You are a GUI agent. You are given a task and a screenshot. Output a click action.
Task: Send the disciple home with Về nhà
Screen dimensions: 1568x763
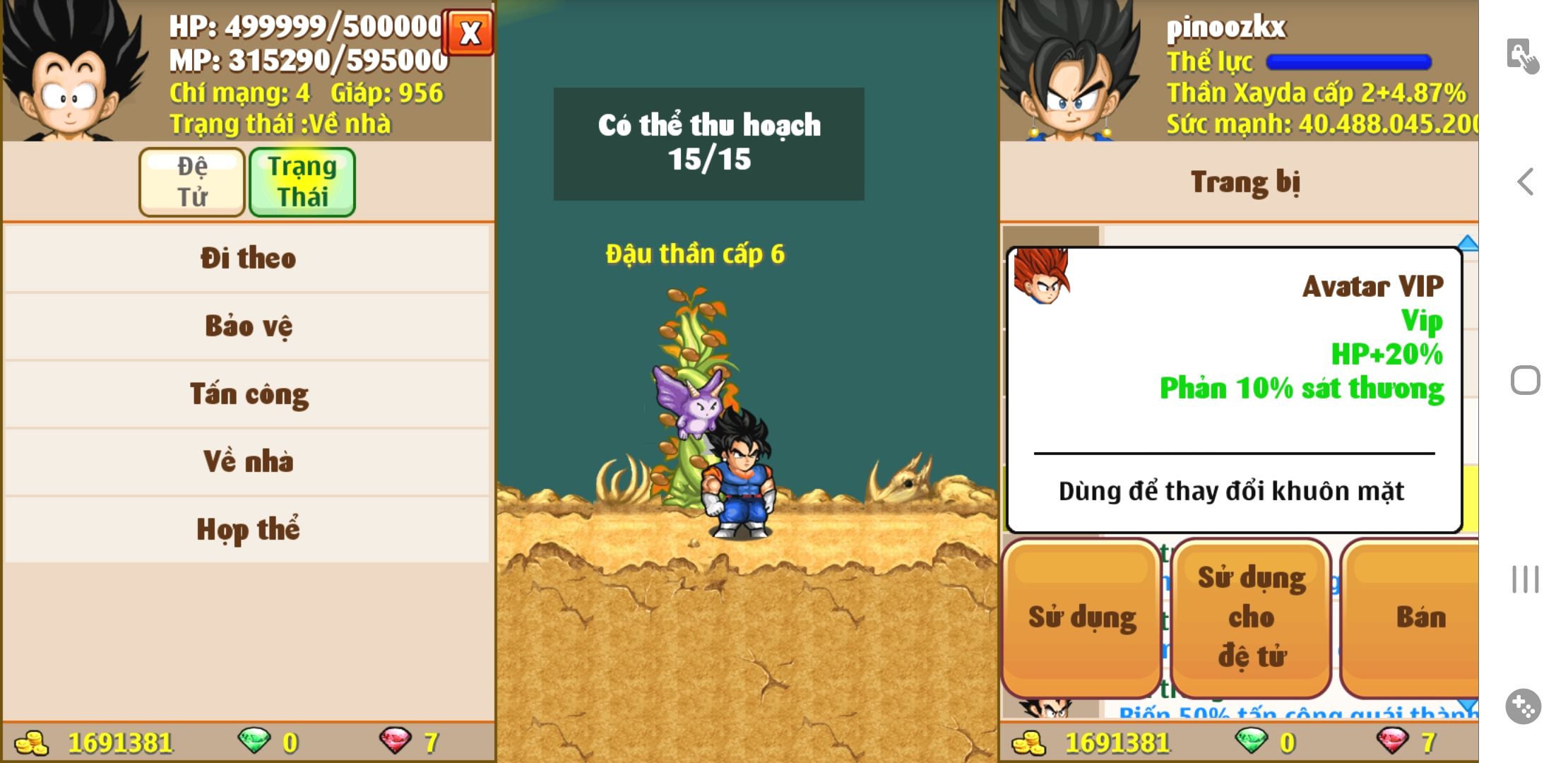tap(247, 461)
